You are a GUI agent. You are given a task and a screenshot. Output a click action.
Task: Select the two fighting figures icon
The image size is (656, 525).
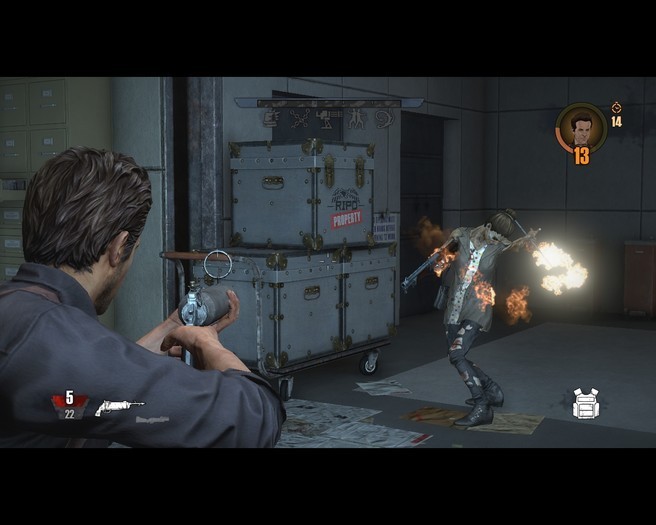355,119
